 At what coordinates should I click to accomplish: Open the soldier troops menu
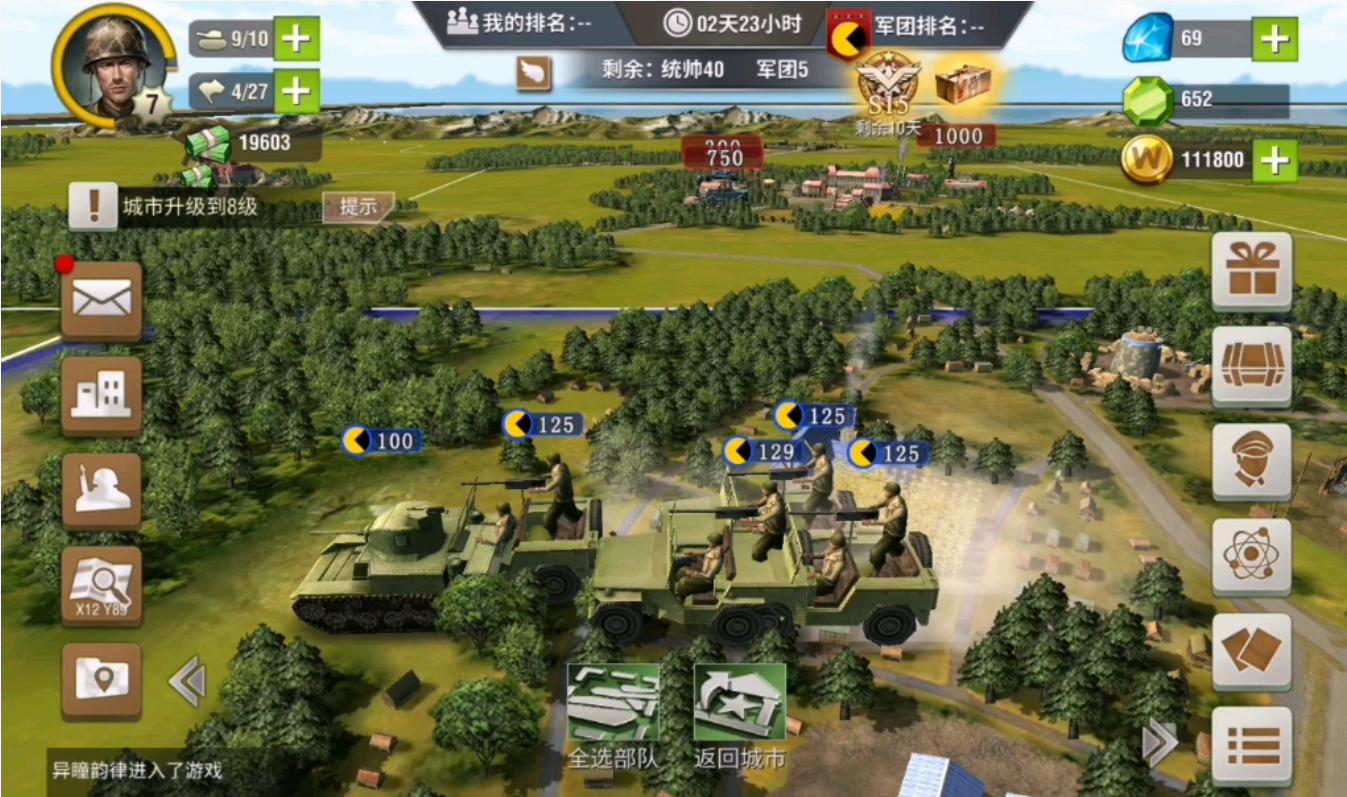pos(101,490)
